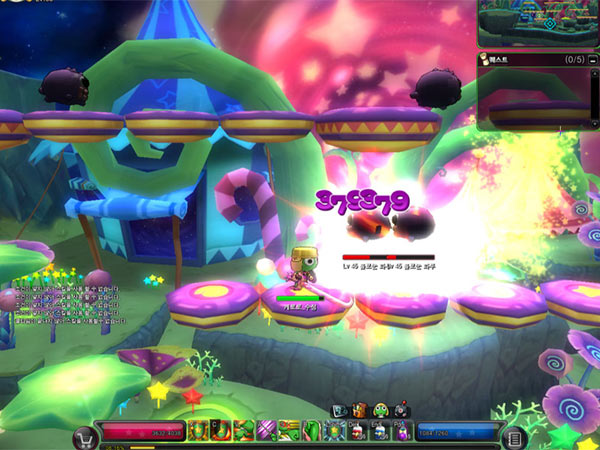The image size is (600, 450).
Task: Open the bomb icon menu
Action: (401, 410)
